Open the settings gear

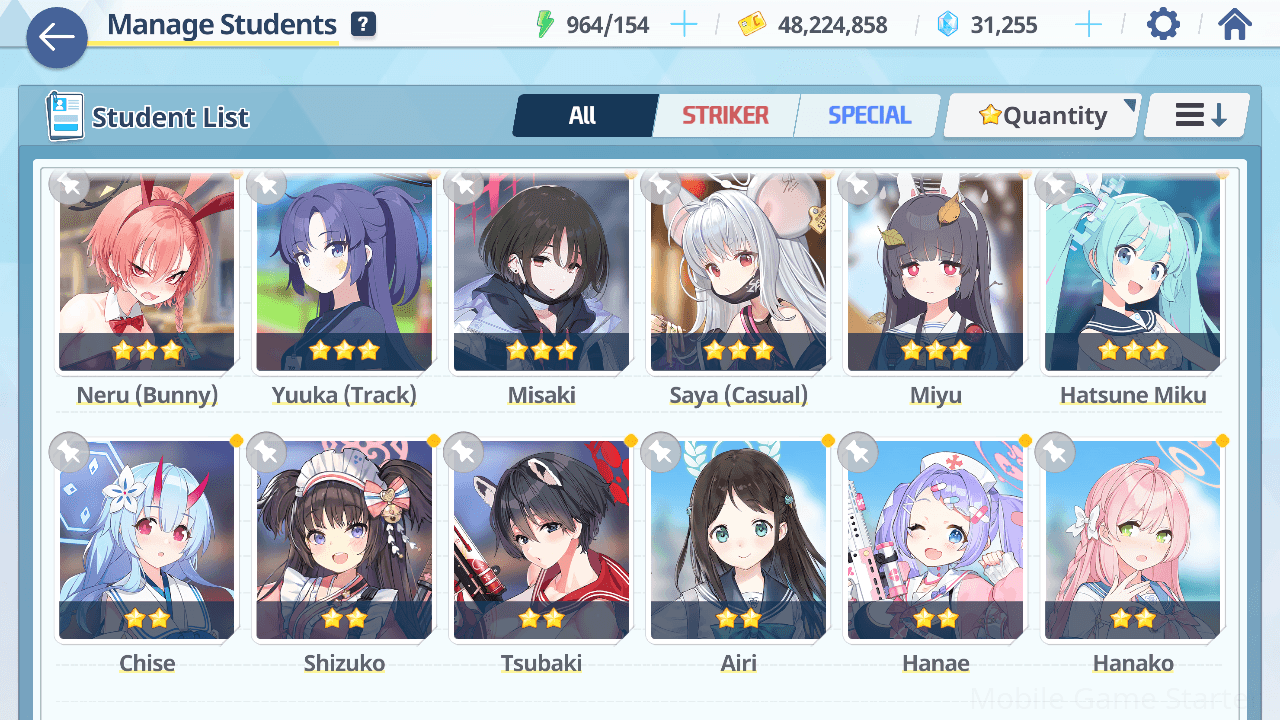[x=1163, y=24]
